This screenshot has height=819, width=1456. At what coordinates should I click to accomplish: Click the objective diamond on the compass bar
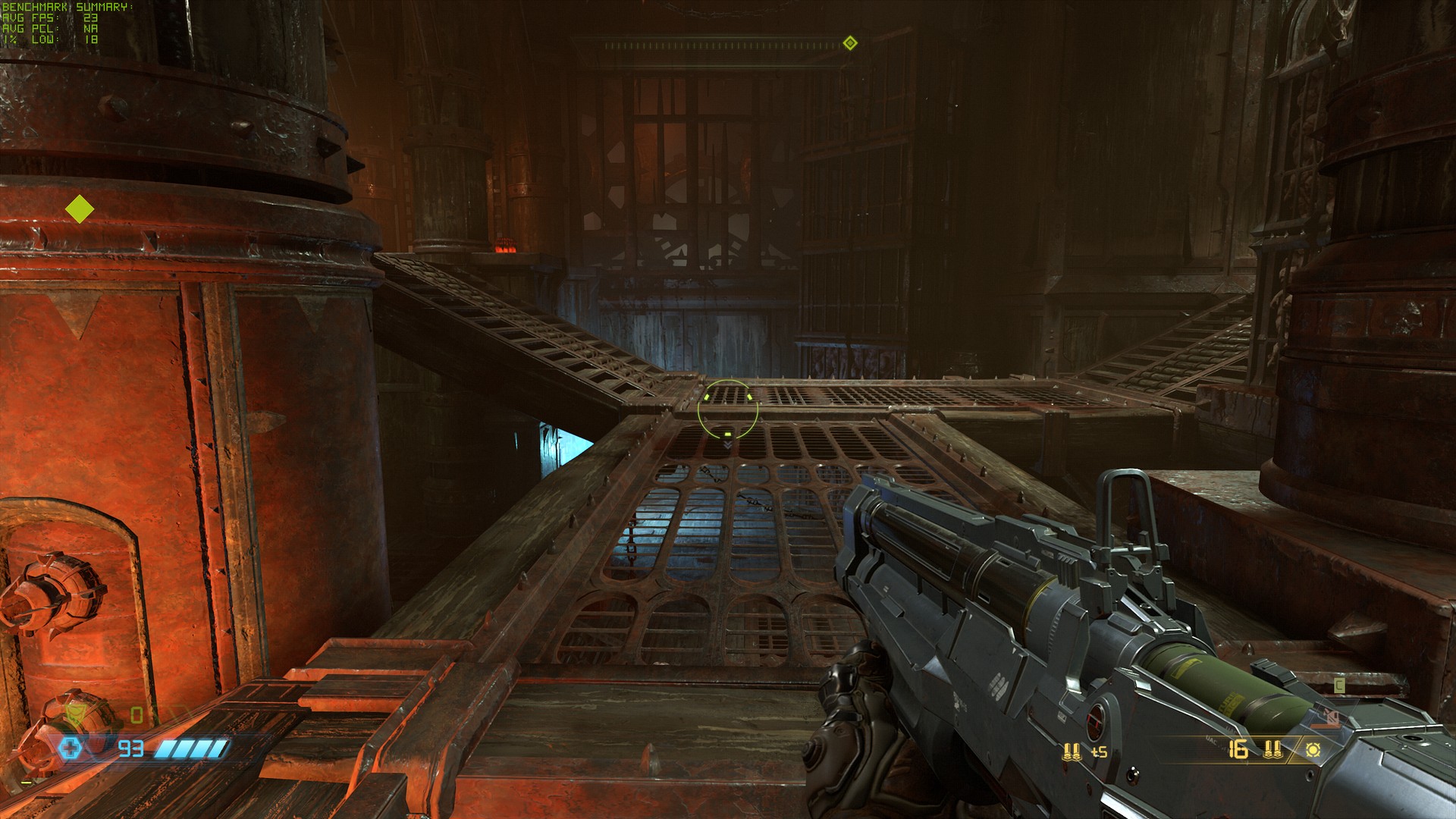[850, 43]
